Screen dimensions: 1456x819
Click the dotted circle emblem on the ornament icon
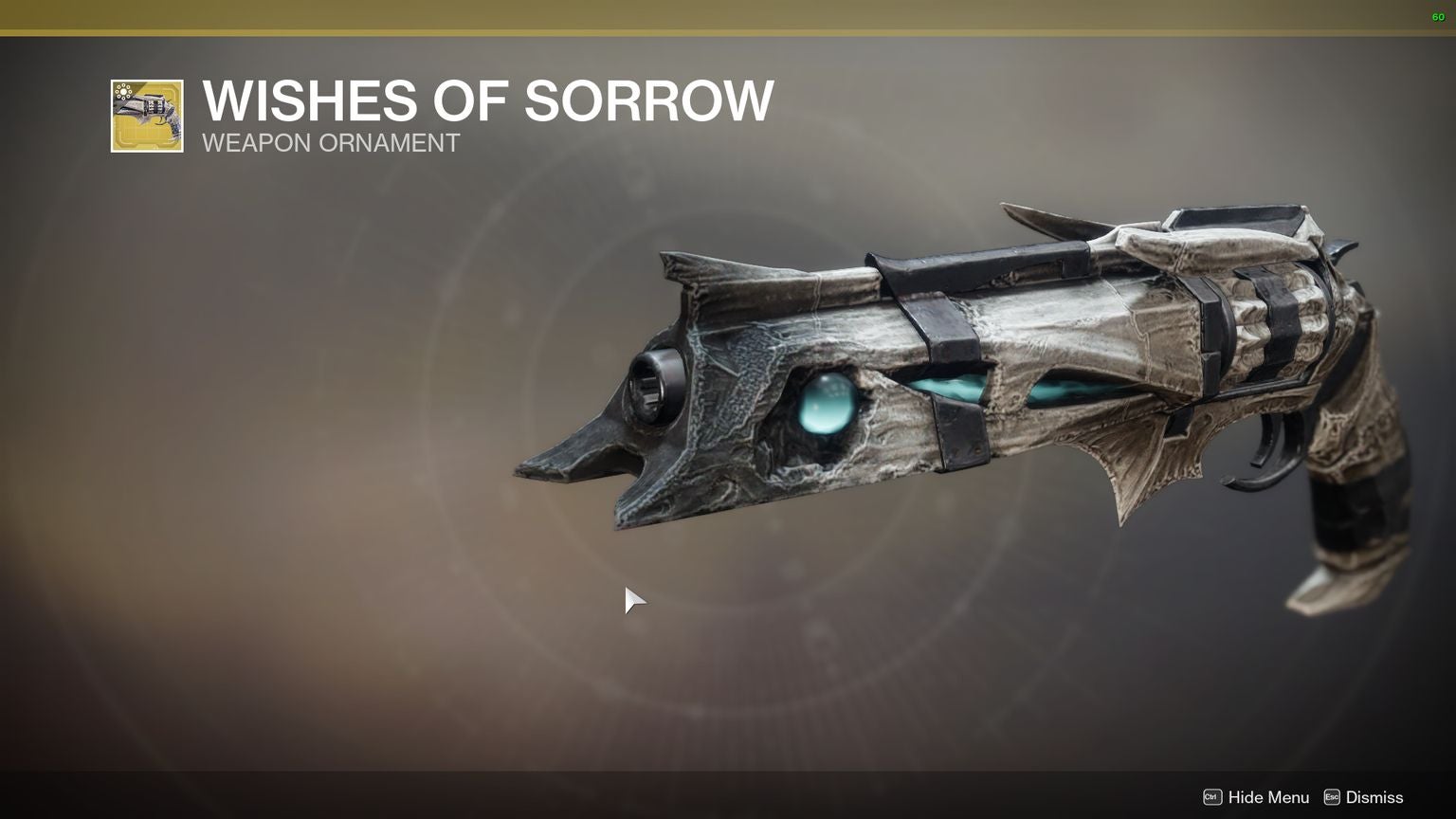(124, 91)
